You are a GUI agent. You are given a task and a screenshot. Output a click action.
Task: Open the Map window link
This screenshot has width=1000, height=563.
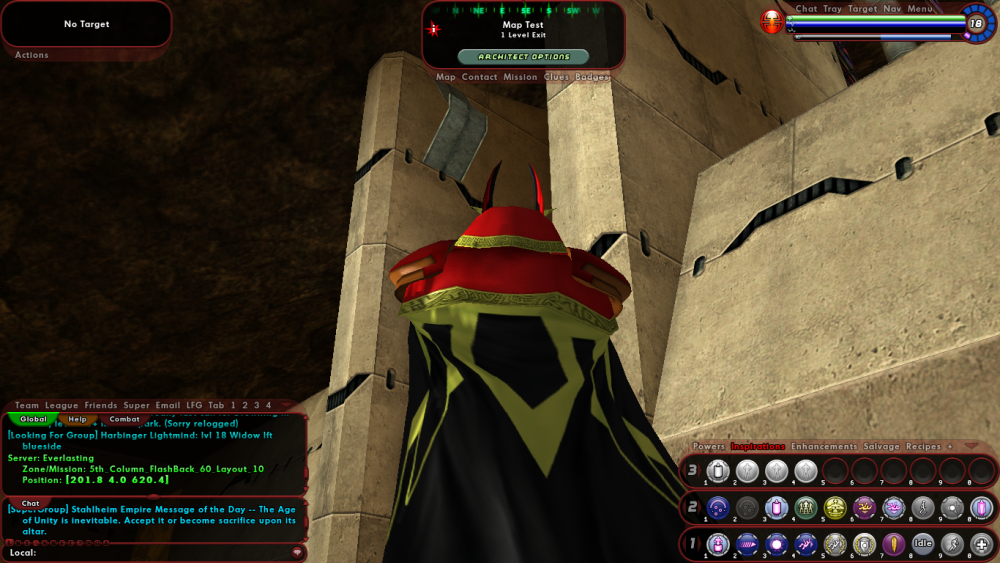[446, 77]
